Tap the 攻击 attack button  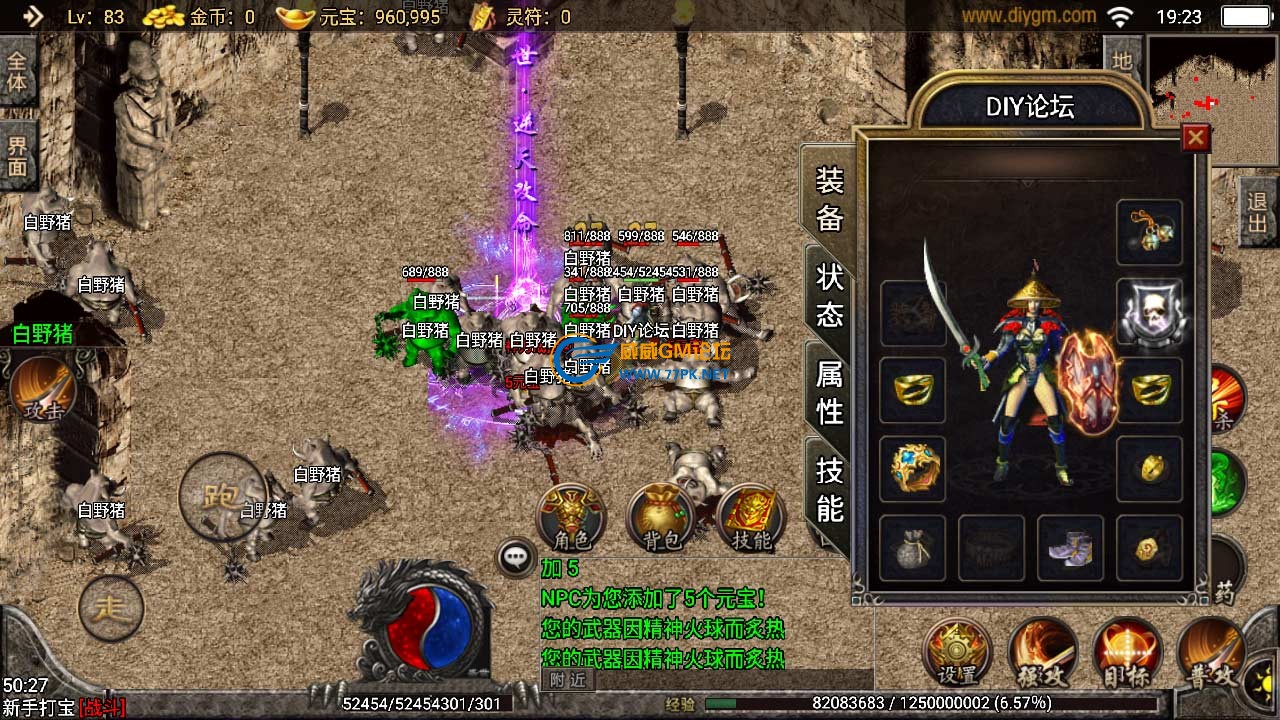(x=43, y=390)
